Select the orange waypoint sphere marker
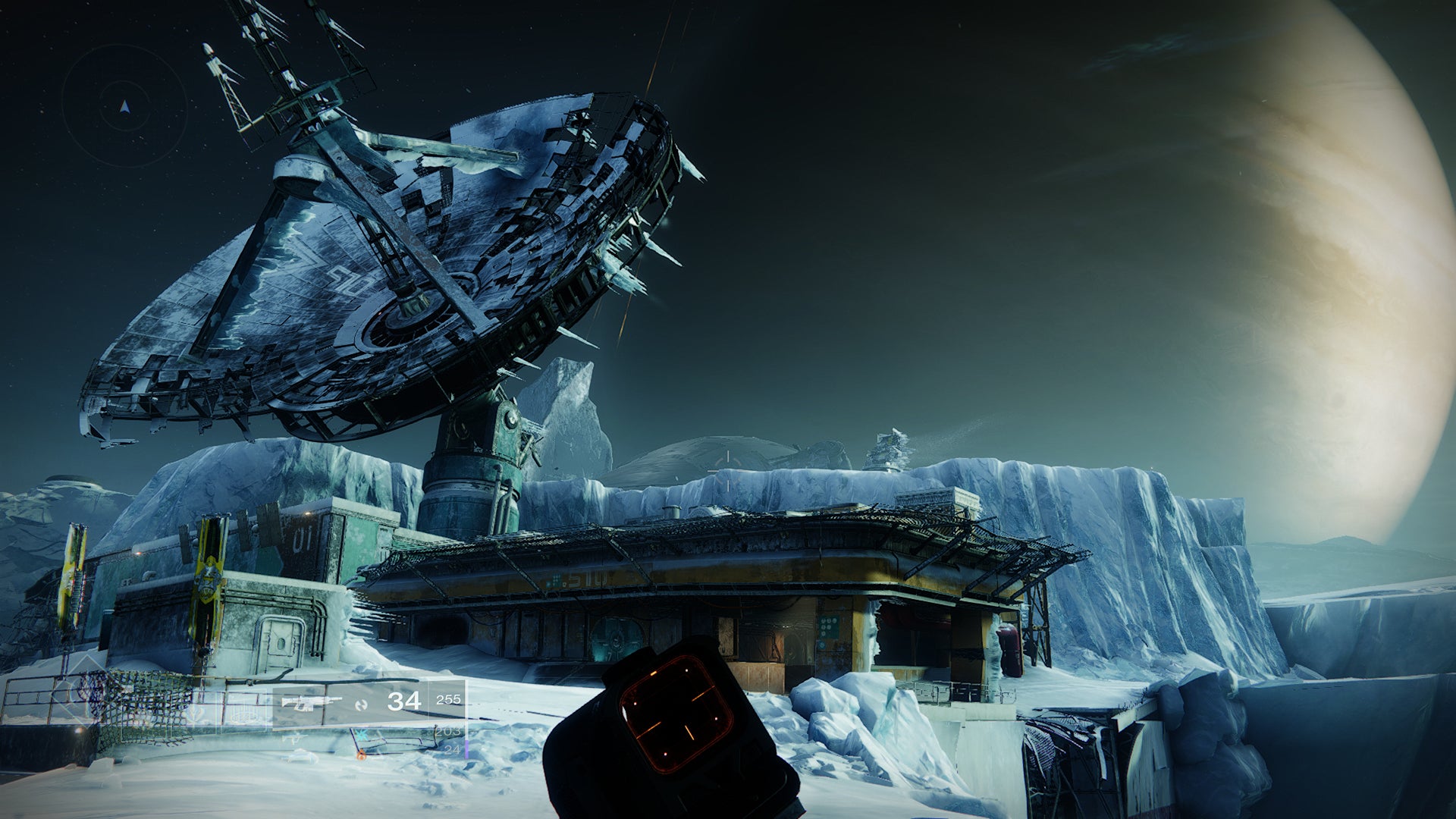Image resolution: width=1456 pixels, height=819 pixels. (x=362, y=756)
